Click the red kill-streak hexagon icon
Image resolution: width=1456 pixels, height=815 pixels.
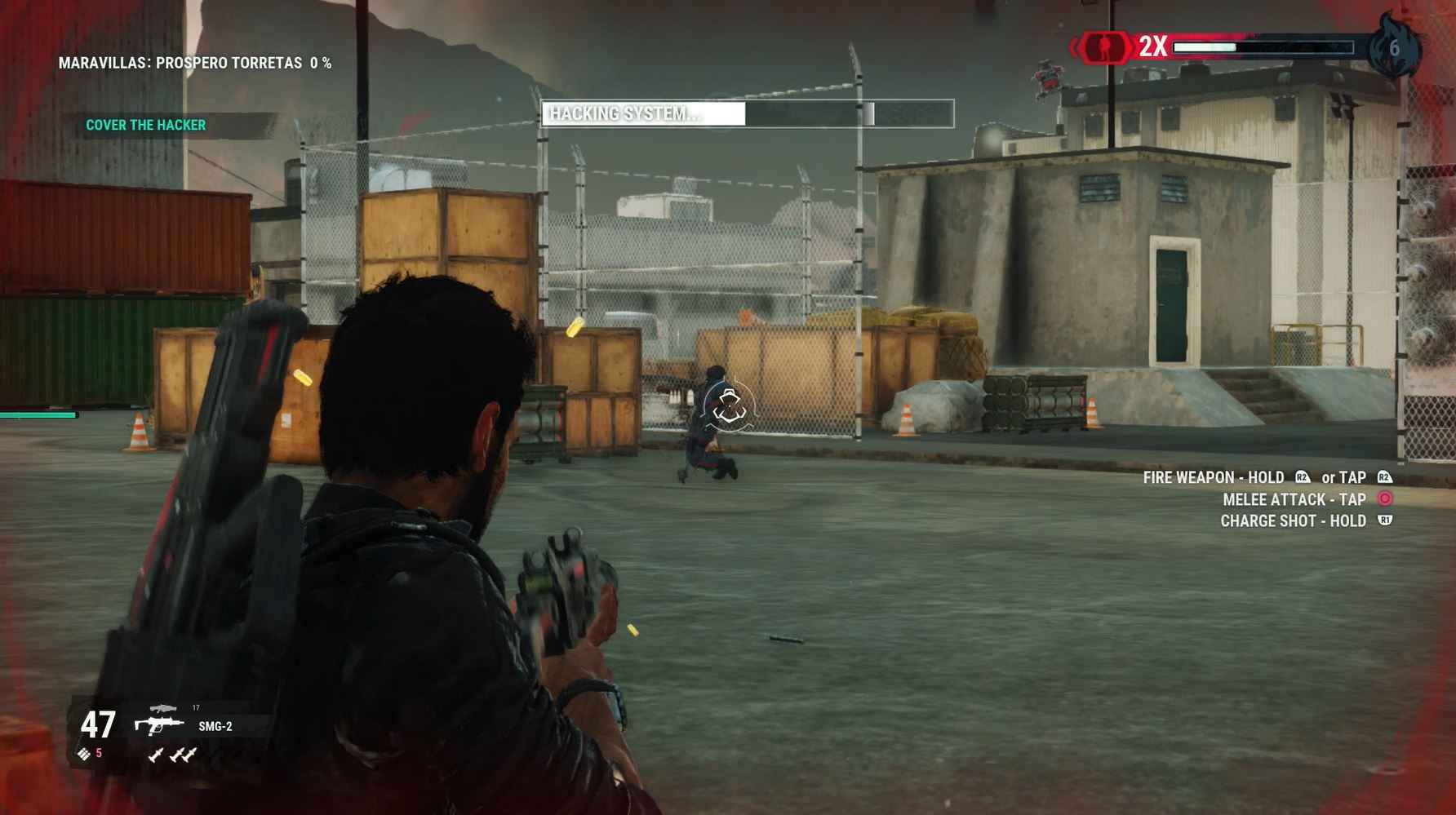click(x=1104, y=47)
